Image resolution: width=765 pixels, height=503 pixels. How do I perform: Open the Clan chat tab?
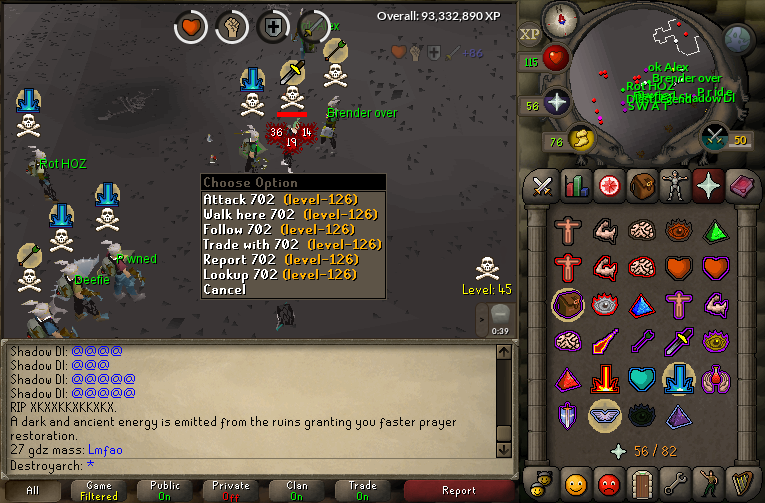coord(297,490)
